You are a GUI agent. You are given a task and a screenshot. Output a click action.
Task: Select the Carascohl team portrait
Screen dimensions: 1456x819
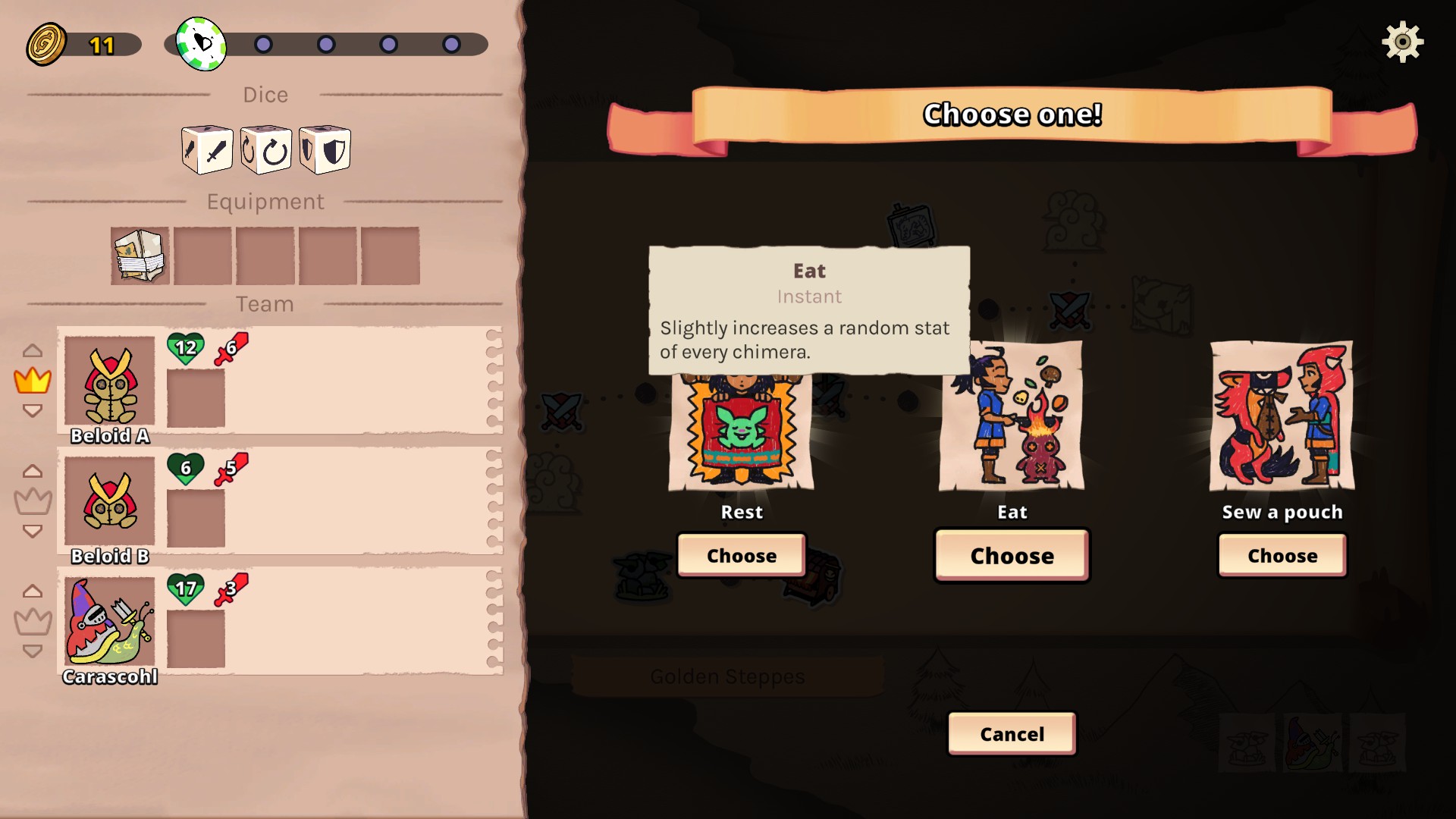click(x=110, y=621)
